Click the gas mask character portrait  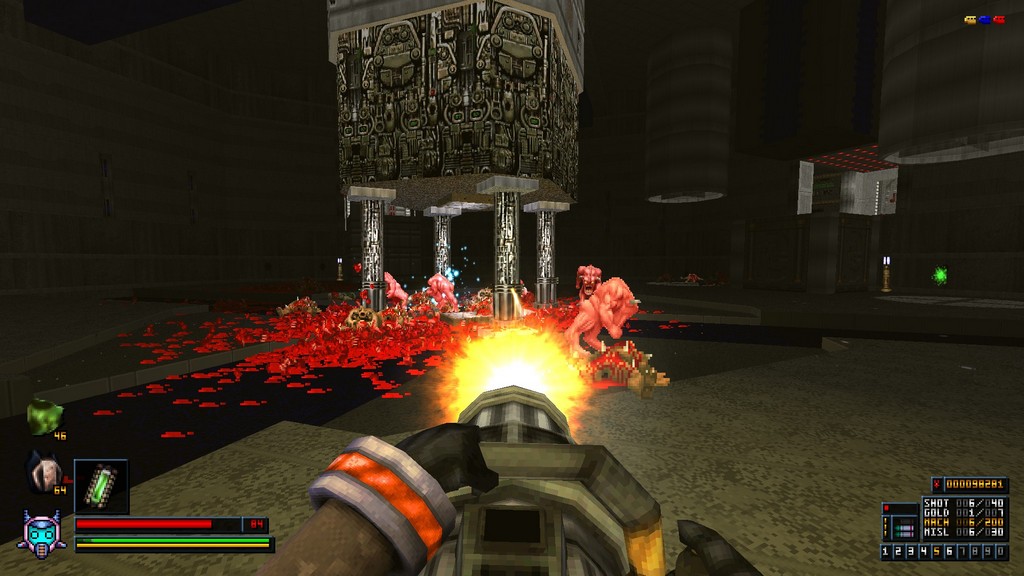tap(43, 532)
